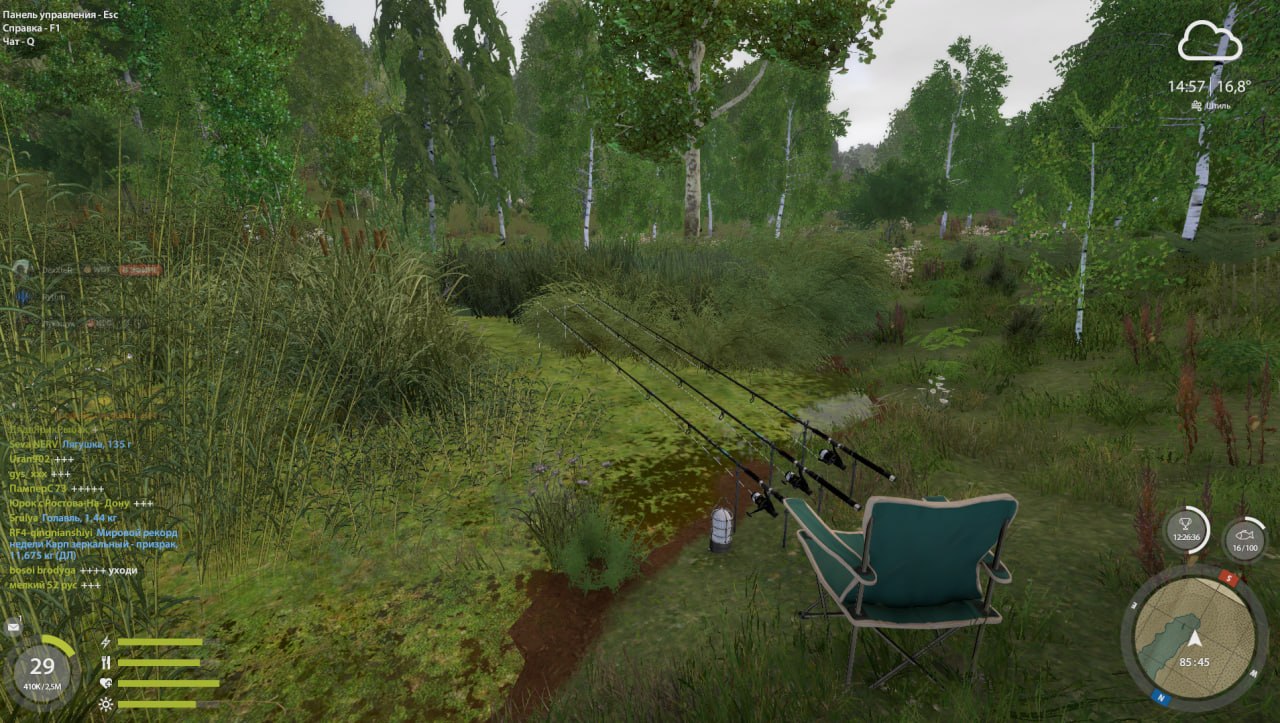Open the mail envelope notification icon
The height and width of the screenshot is (723, 1280).
pyautogui.click(x=12, y=626)
